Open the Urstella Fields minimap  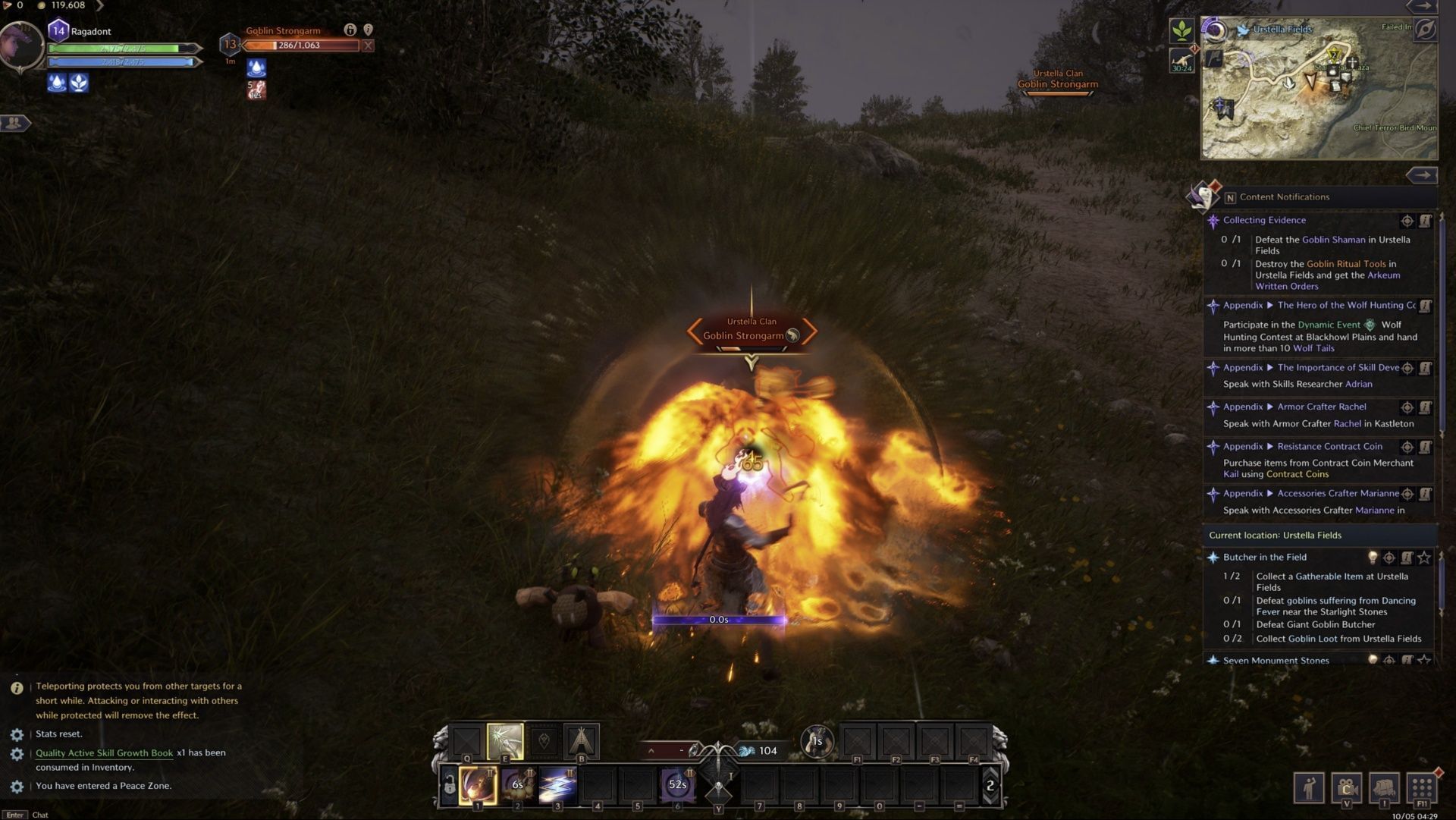(1319, 91)
